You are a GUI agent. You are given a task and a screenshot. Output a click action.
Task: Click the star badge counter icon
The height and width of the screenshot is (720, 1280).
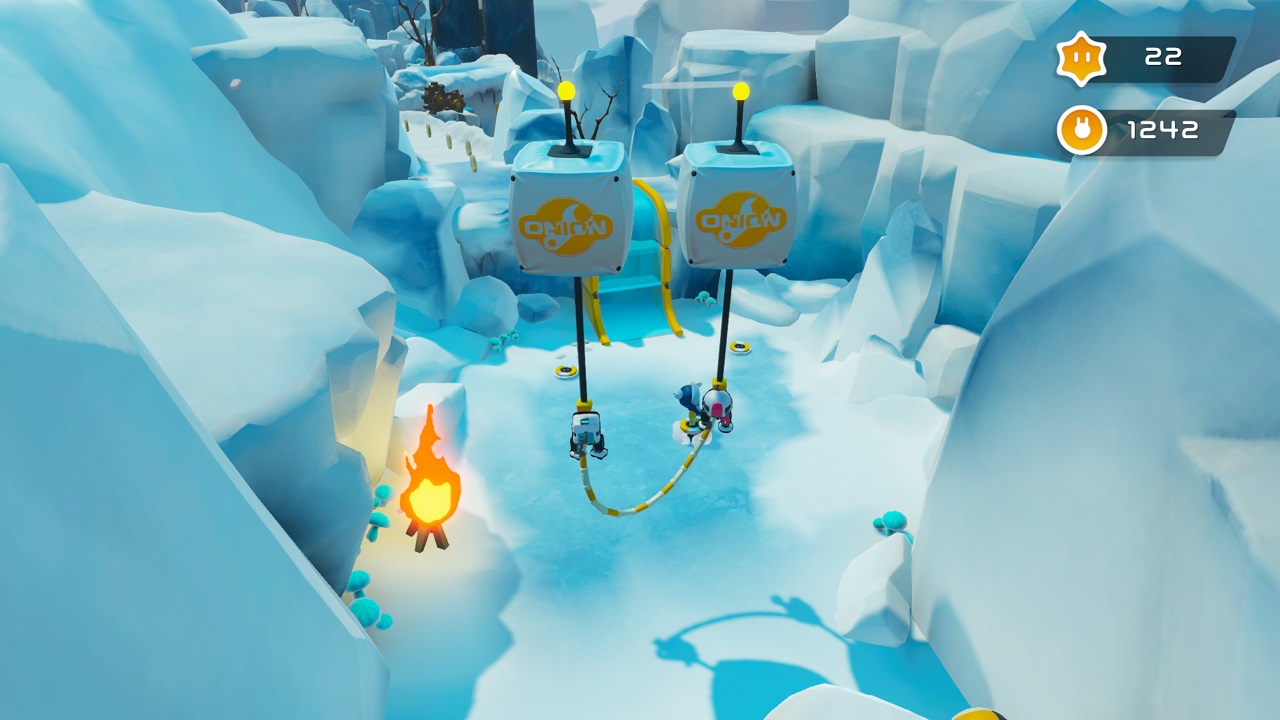(1080, 57)
